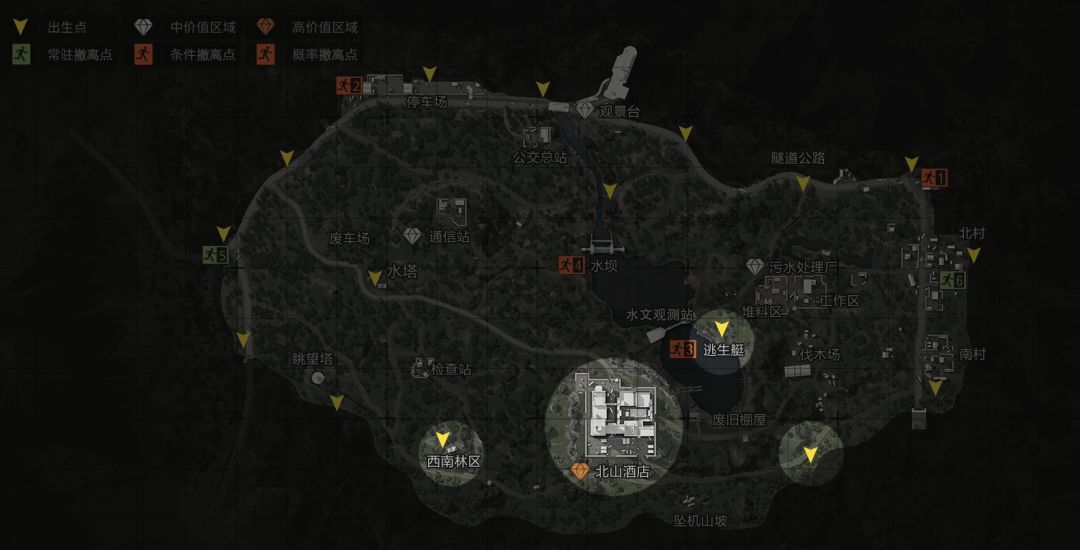Click extraction marker 2 near 停车场
Screen dimensions: 1080x550
[x=347, y=85]
